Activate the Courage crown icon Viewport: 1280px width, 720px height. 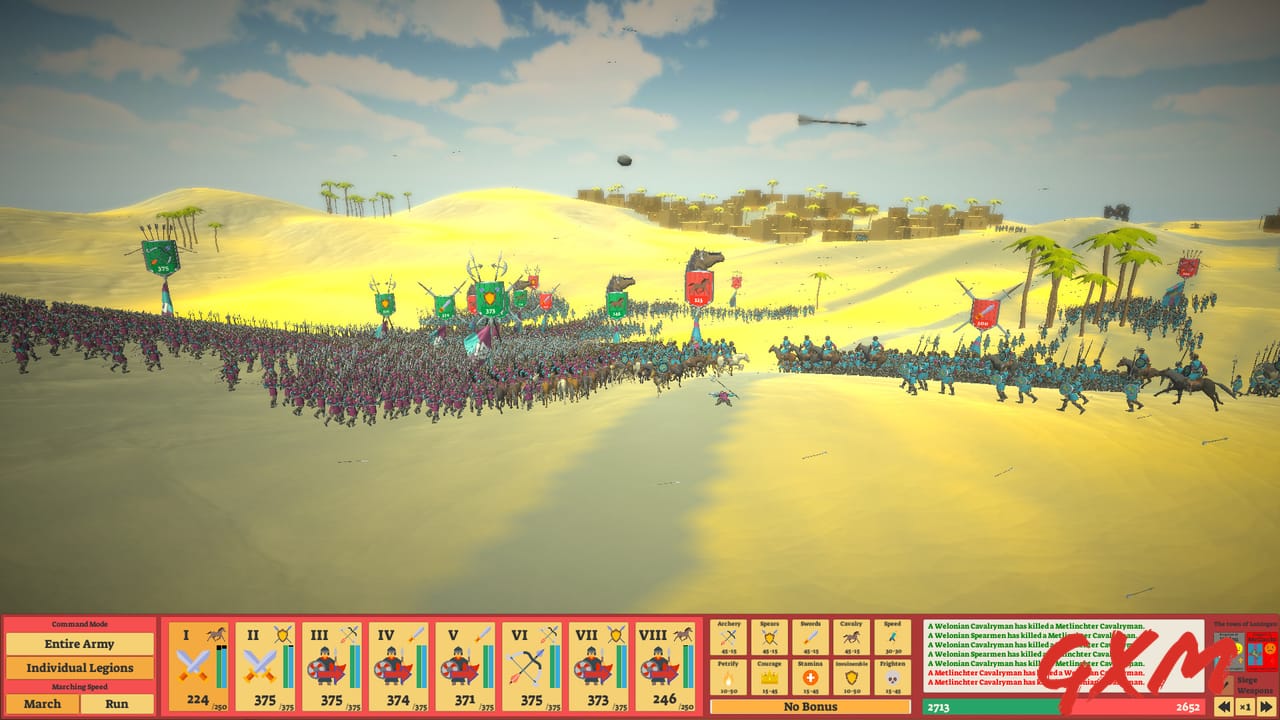point(768,677)
